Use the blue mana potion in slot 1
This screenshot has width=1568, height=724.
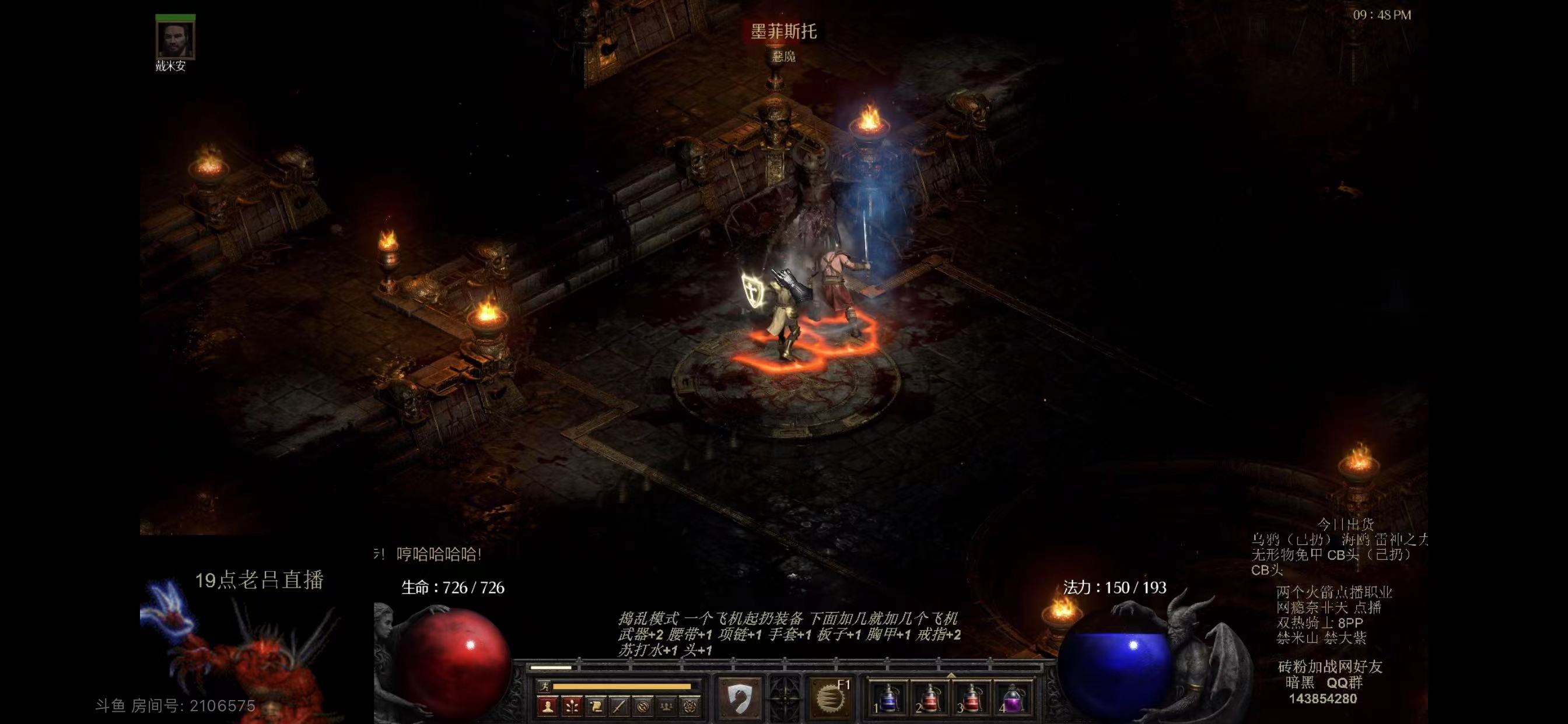888,698
